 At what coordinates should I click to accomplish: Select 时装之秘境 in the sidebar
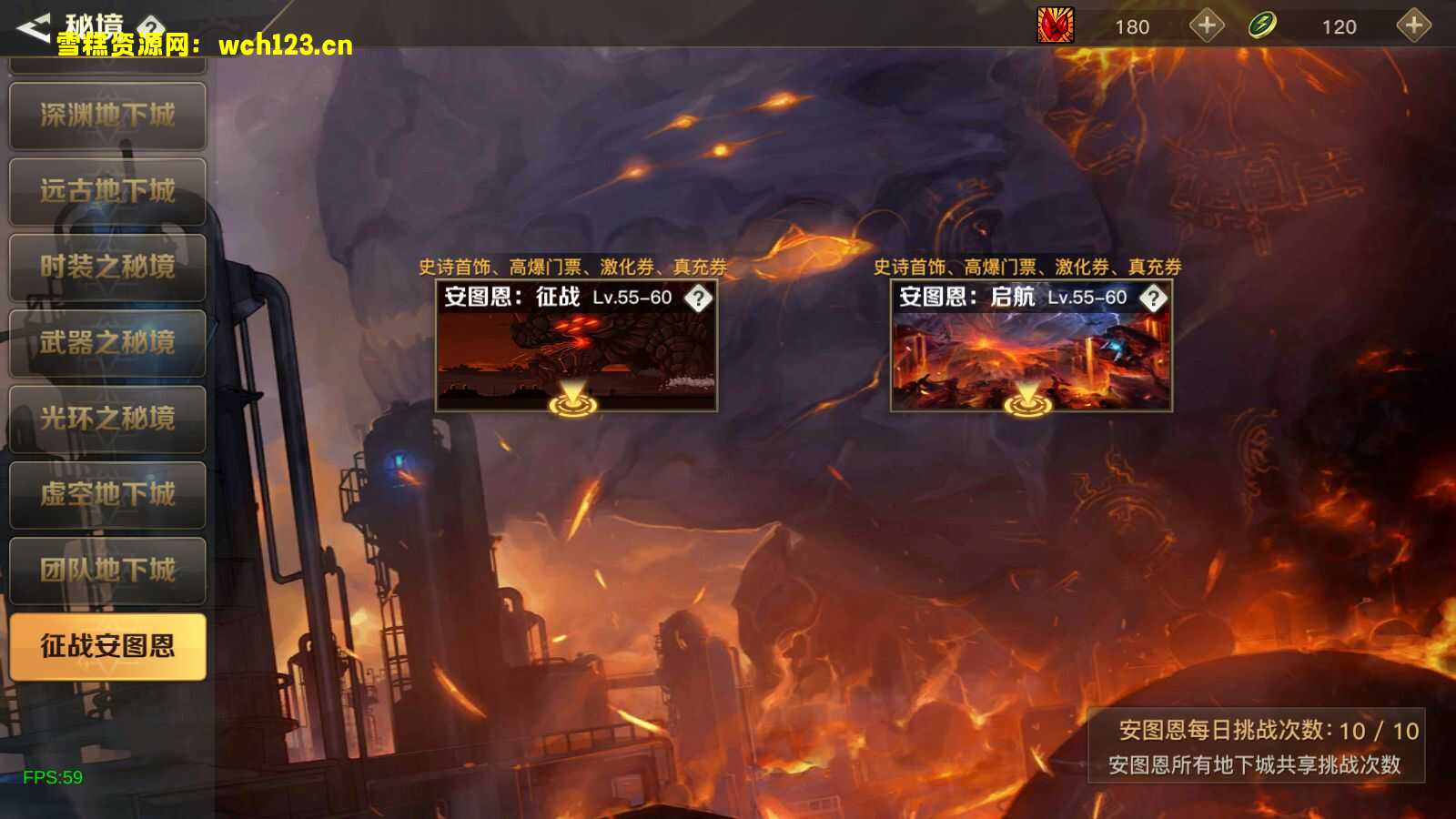(107, 268)
